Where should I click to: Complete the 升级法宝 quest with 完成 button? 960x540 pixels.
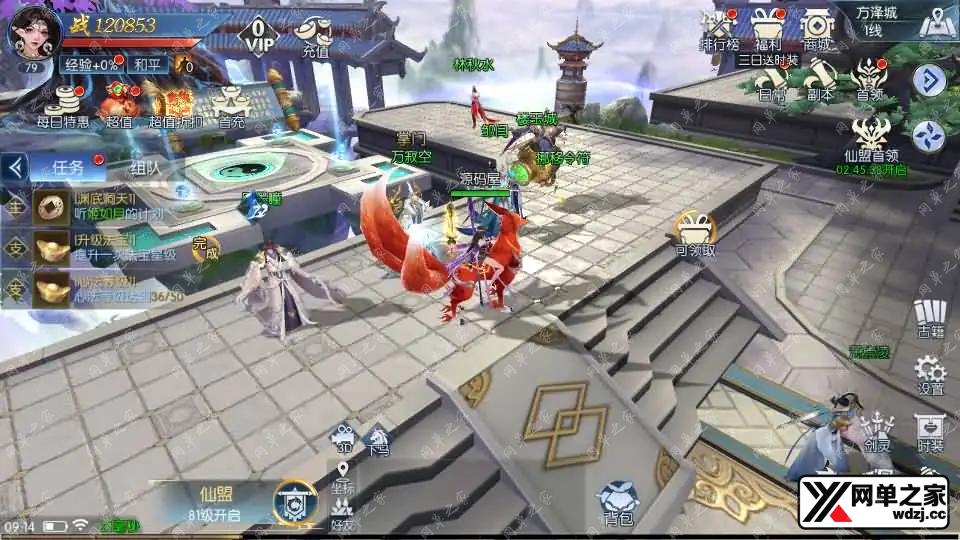(x=204, y=248)
